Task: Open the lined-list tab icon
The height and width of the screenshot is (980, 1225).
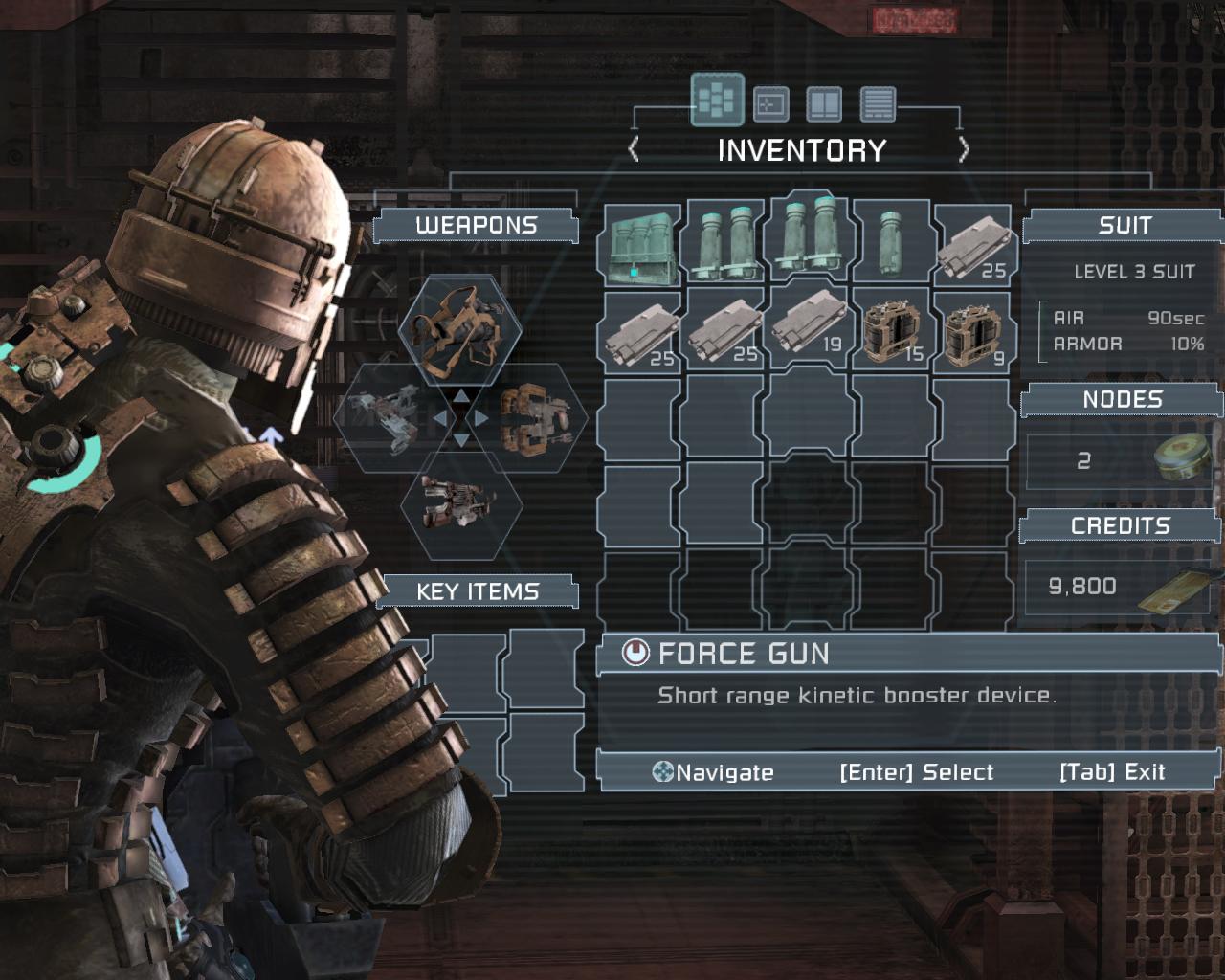Action: [x=878, y=103]
